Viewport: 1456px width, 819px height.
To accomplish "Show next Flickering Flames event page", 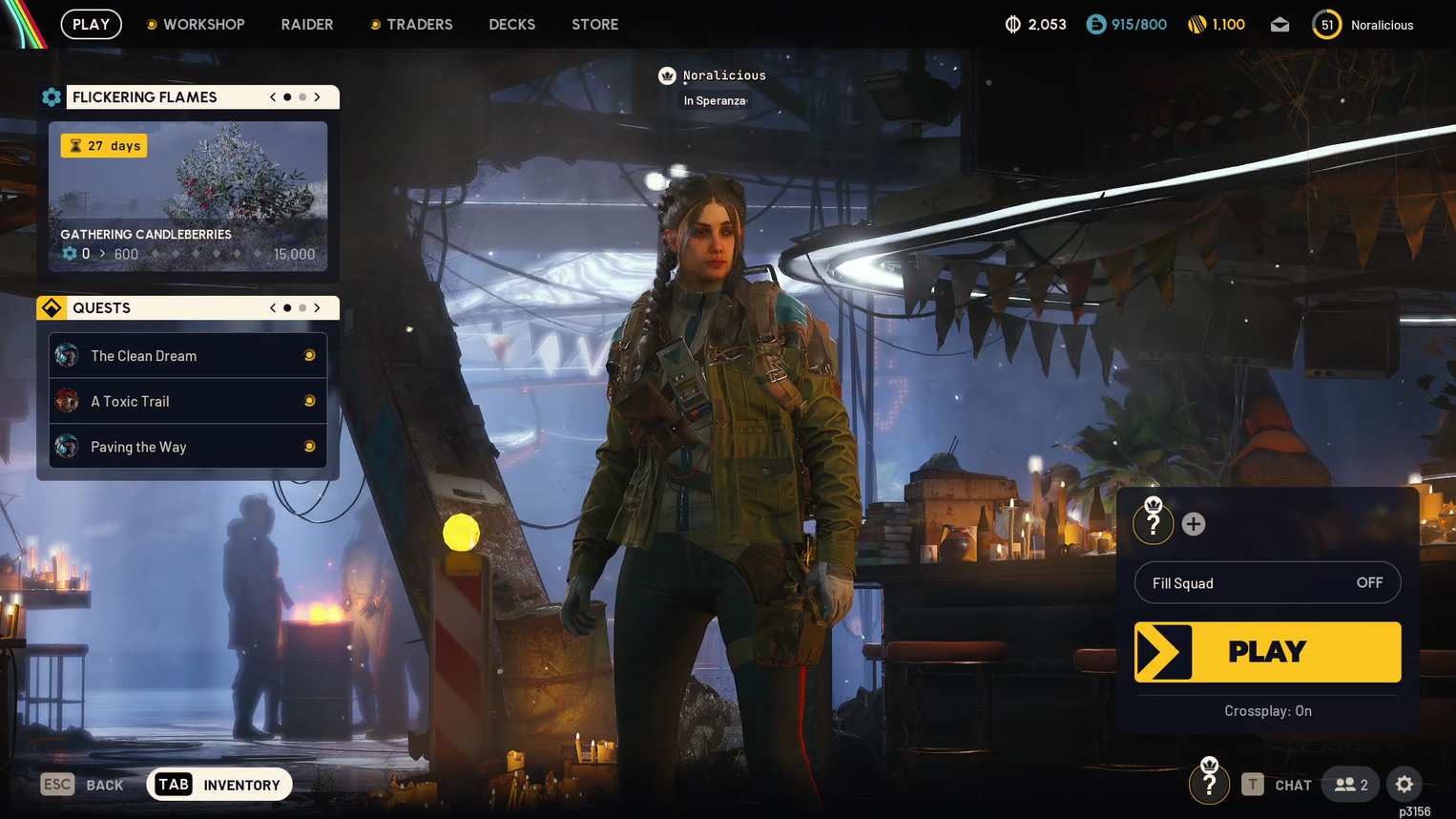I will click(x=318, y=97).
